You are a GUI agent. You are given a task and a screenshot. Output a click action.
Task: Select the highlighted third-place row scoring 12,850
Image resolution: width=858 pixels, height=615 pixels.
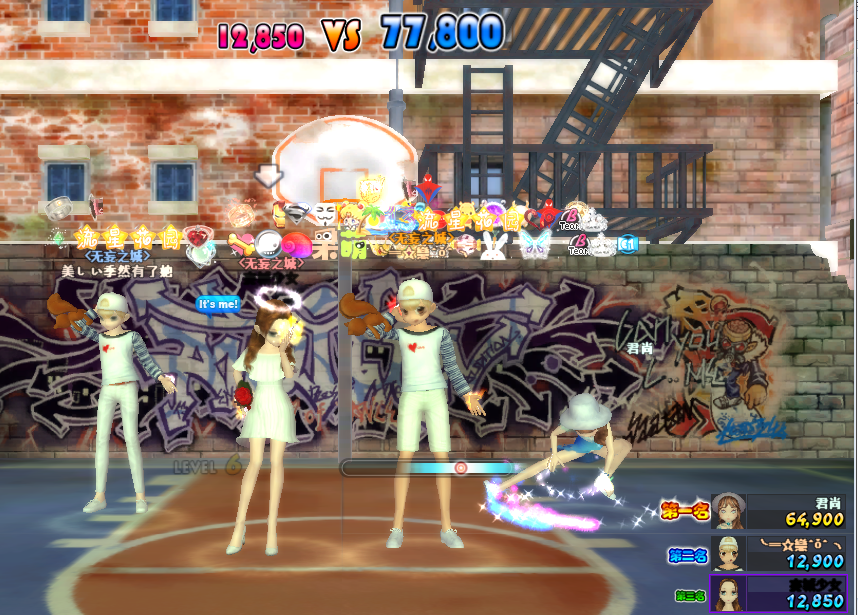point(780,593)
